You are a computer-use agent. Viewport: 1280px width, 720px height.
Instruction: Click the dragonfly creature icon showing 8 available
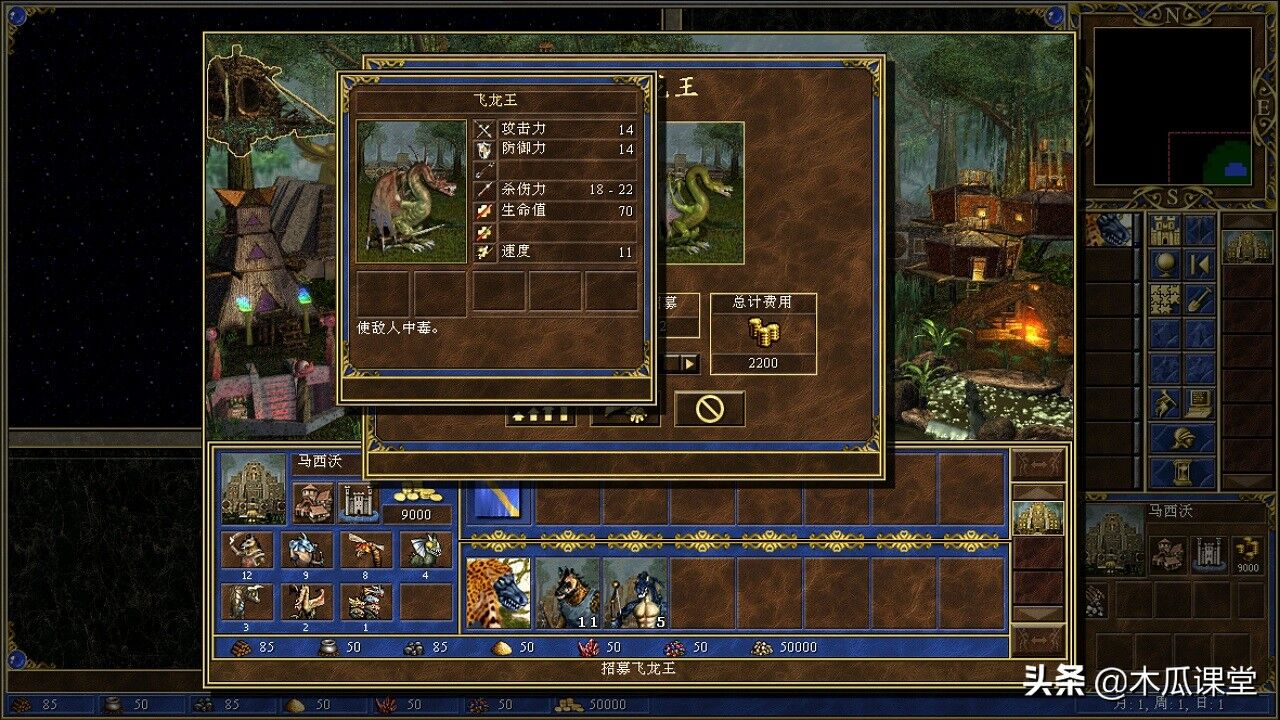[366, 550]
